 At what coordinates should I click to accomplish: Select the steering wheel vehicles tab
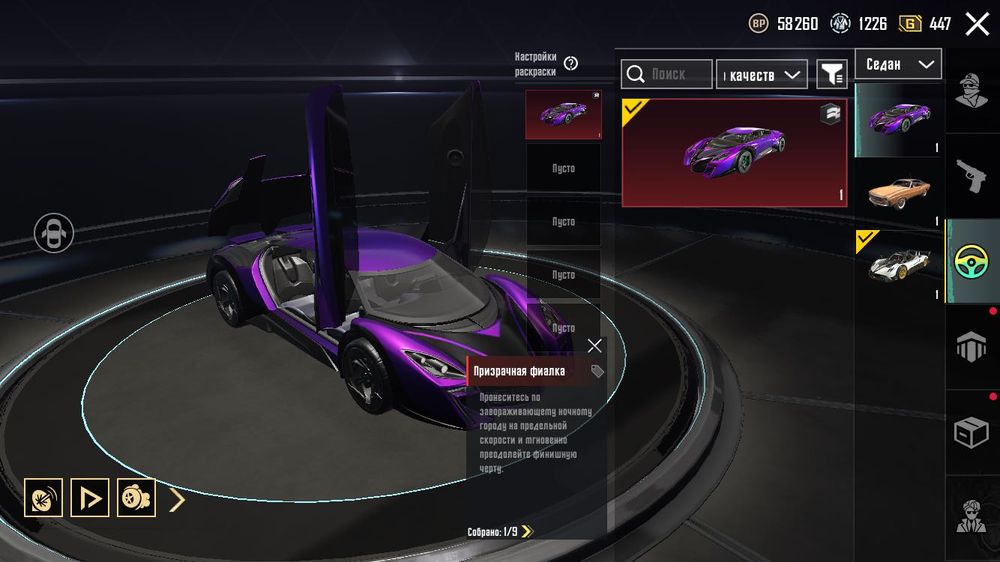[x=971, y=261]
